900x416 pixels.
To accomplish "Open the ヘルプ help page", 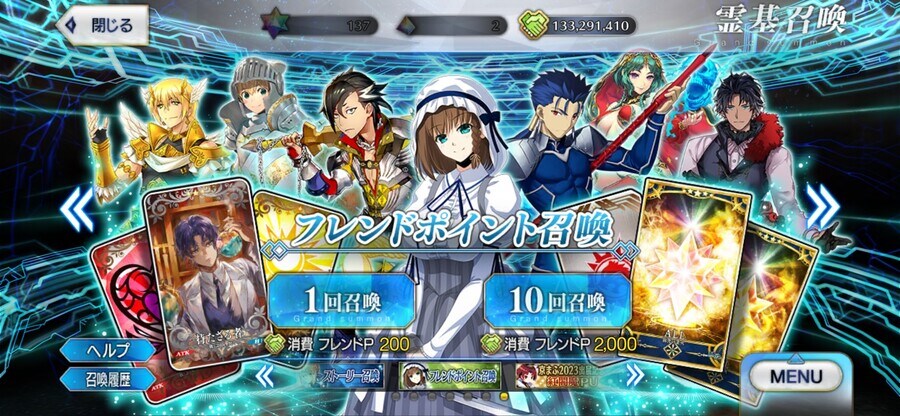I will 107,351.
